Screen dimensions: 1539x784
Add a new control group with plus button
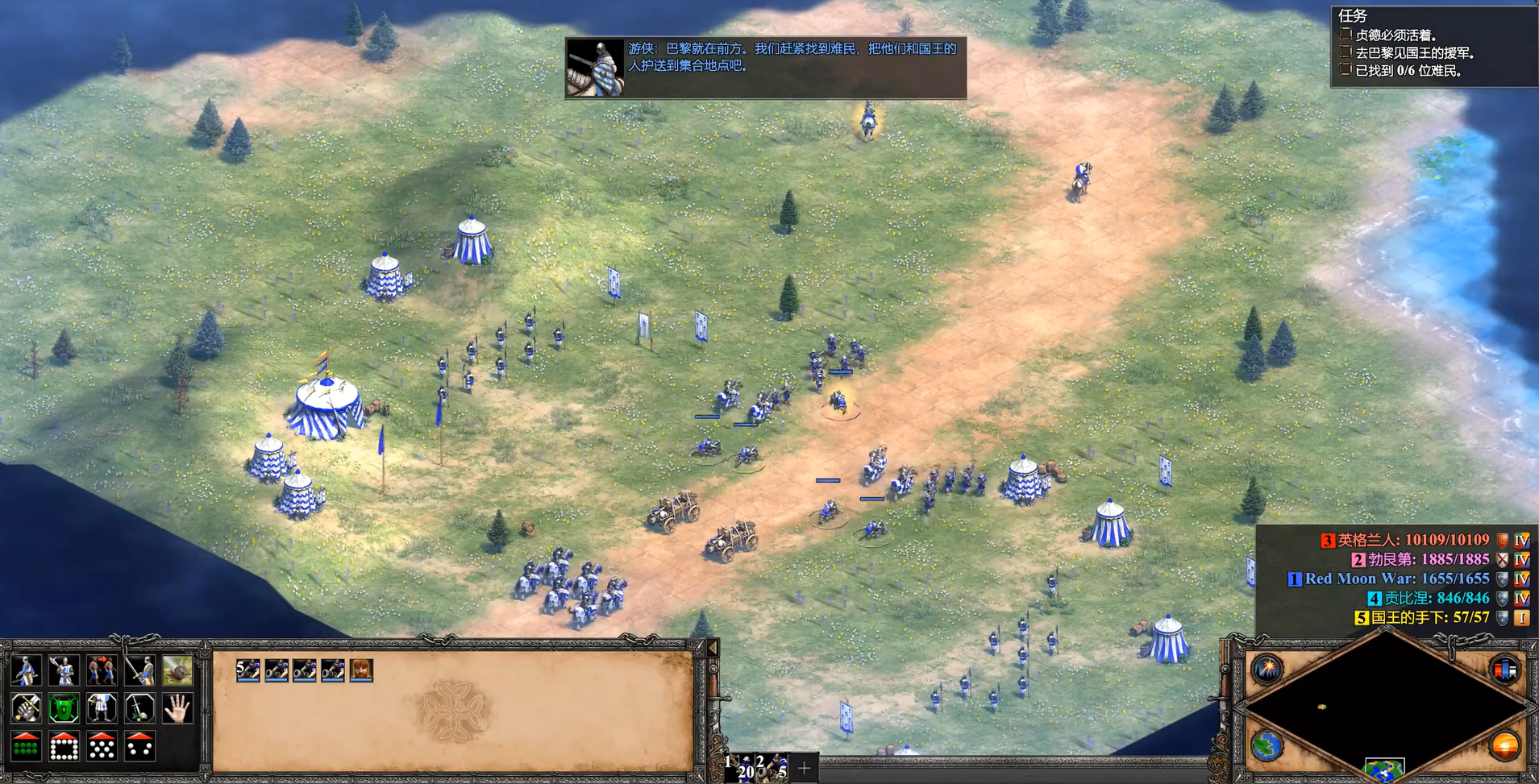(x=804, y=769)
